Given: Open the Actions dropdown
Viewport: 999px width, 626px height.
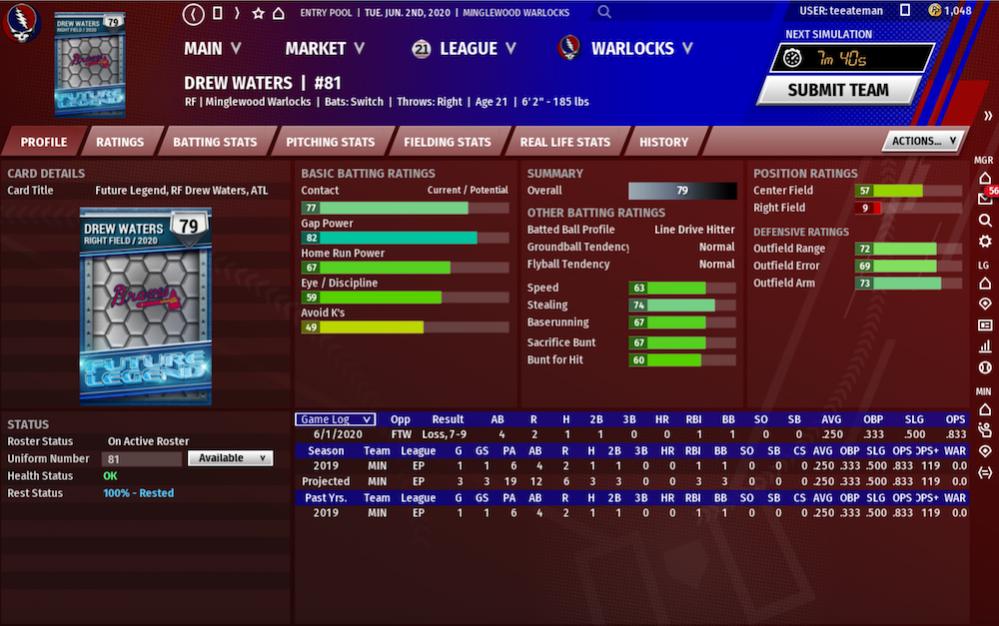Looking at the screenshot, I should (x=924, y=141).
